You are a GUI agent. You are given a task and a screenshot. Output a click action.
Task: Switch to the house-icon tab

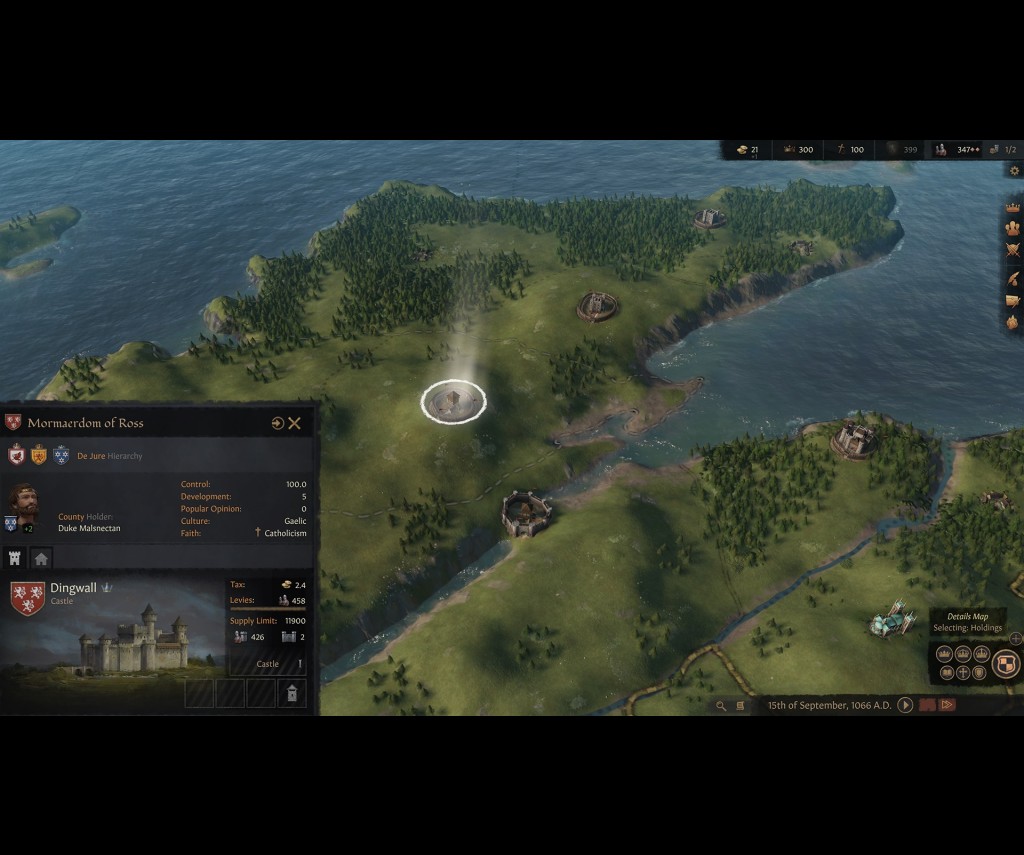(x=41, y=558)
